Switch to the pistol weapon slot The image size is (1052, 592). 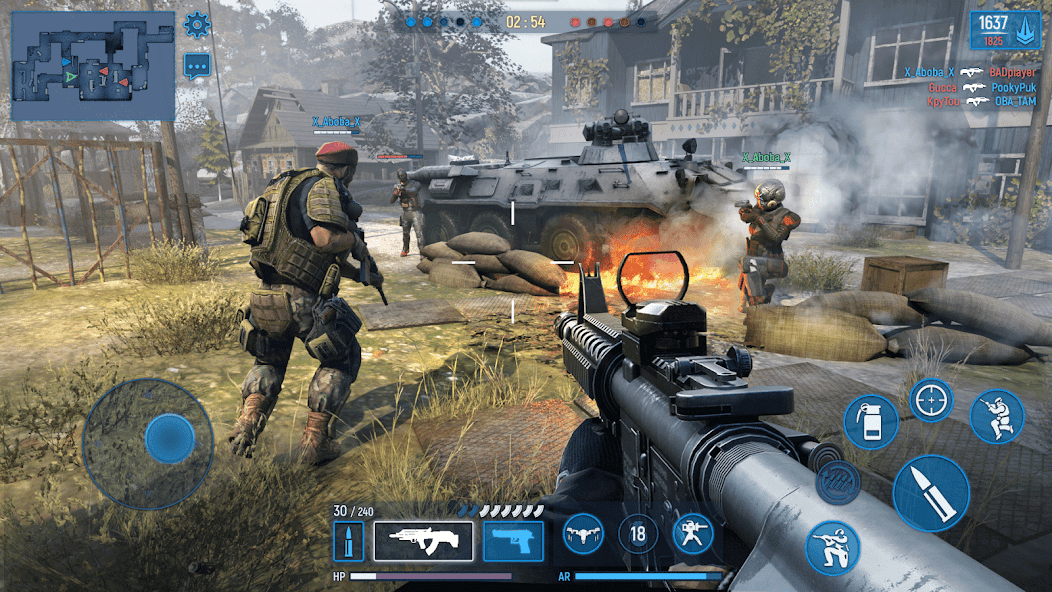pos(513,541)
